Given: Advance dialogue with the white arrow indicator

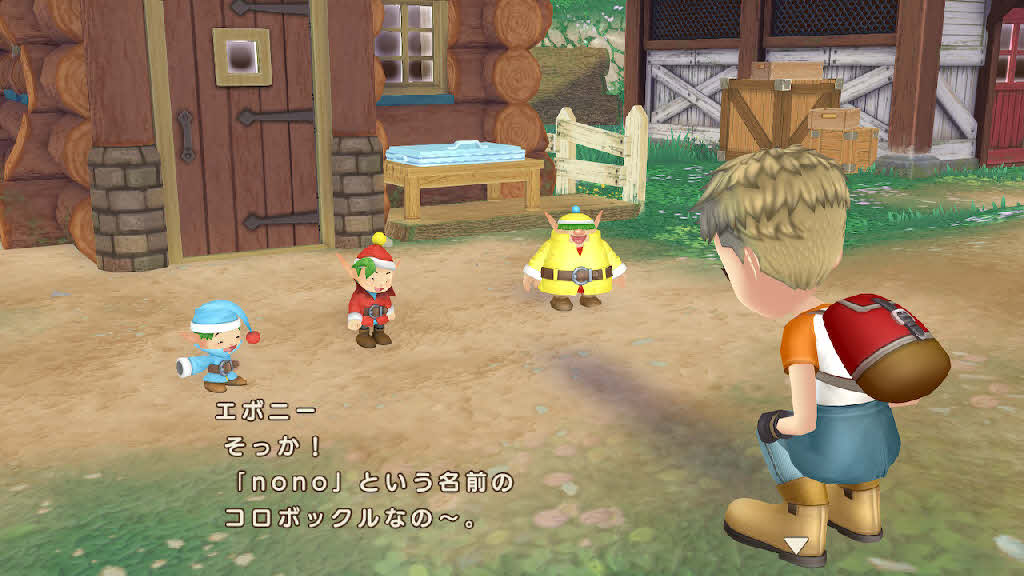Looking at the screenshot, I should tap(796, 545).
